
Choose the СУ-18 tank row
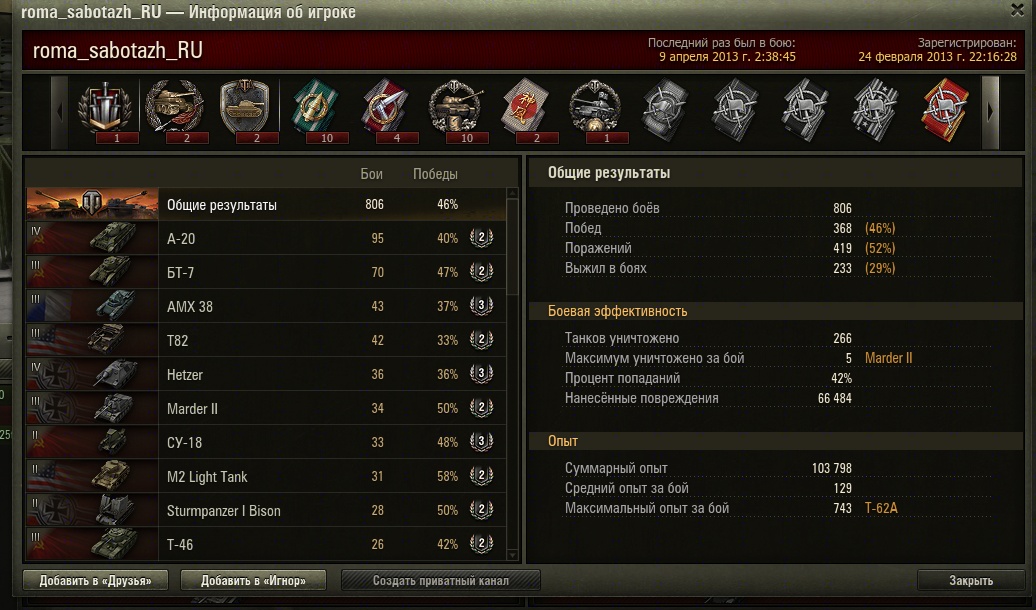coord(266,443)
